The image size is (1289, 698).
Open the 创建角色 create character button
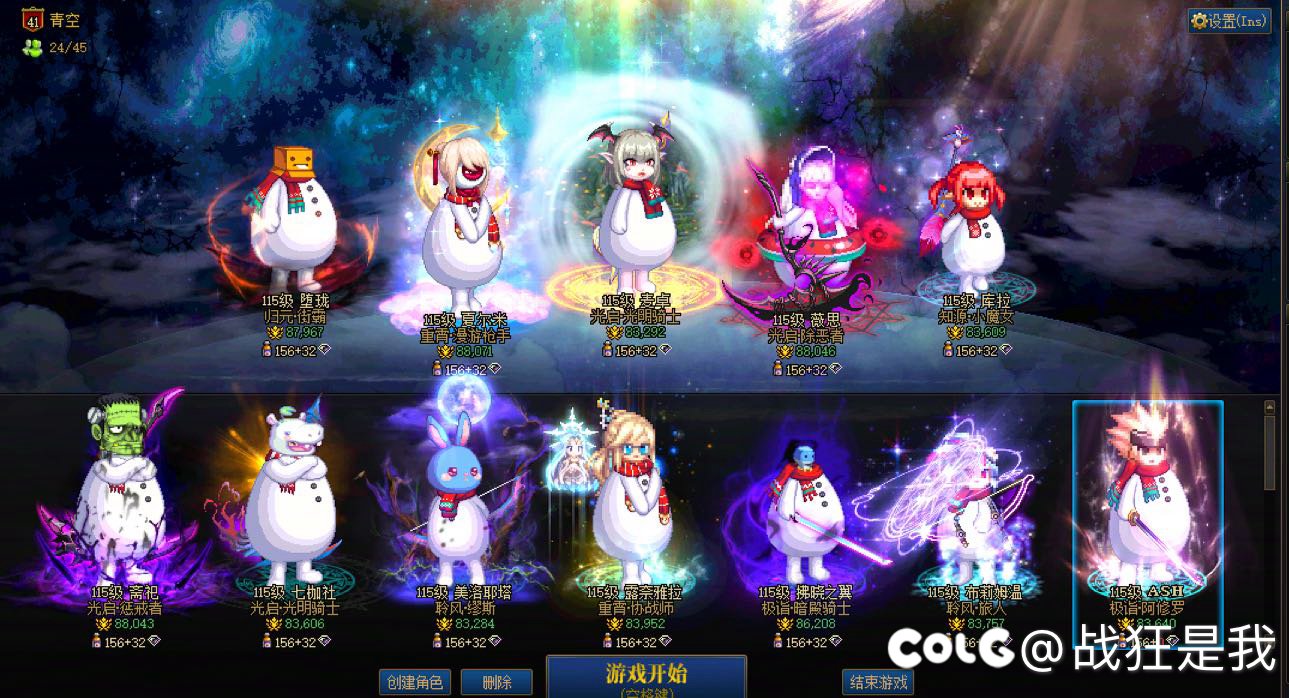(x=414, y=682)
